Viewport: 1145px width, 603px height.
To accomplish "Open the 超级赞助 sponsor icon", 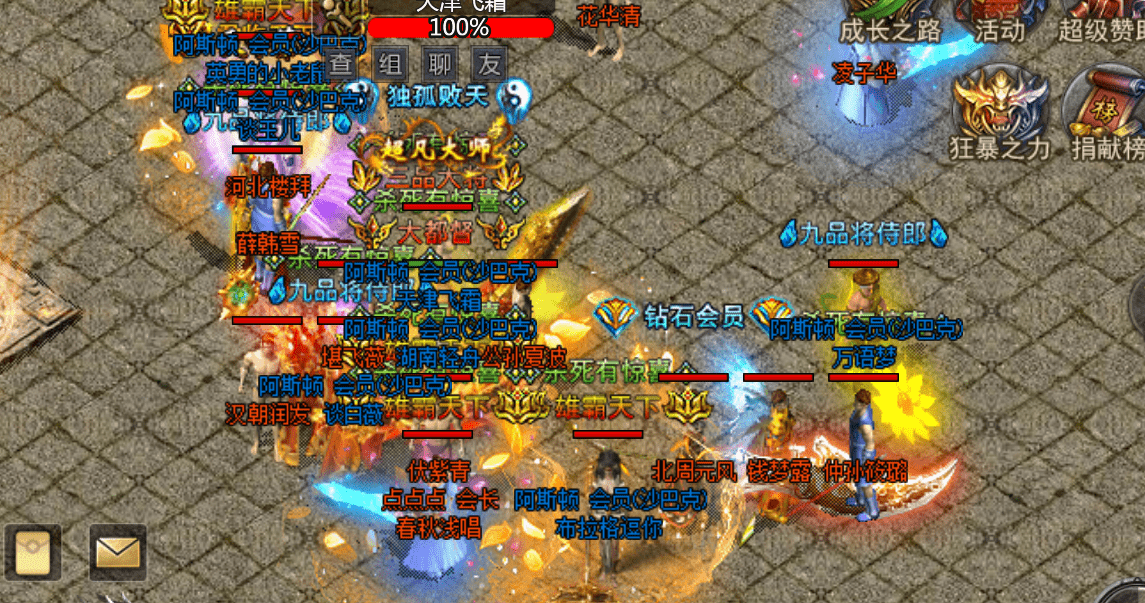I will 1100,22.
